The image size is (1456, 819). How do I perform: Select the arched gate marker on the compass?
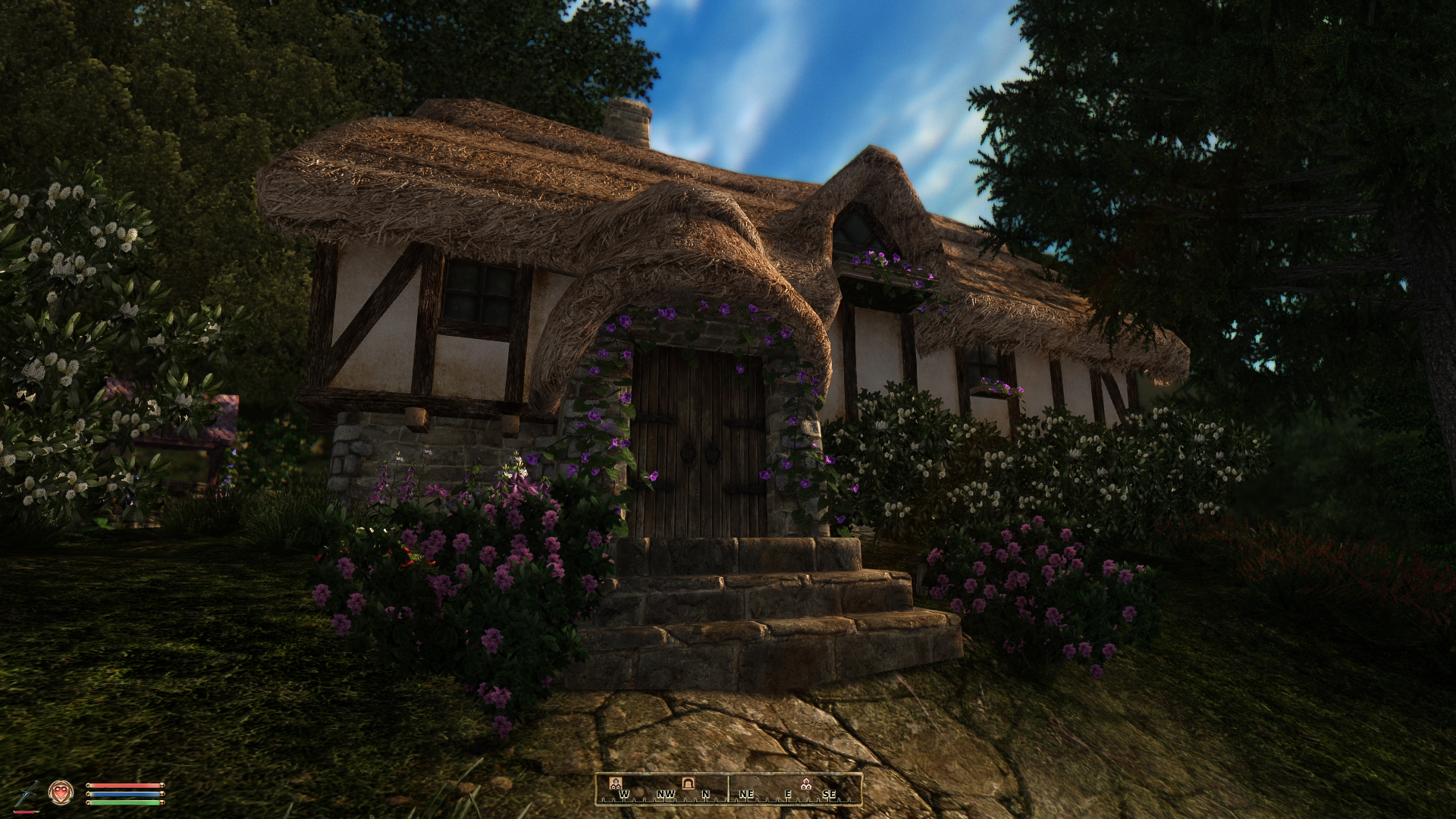coord(688,783)
